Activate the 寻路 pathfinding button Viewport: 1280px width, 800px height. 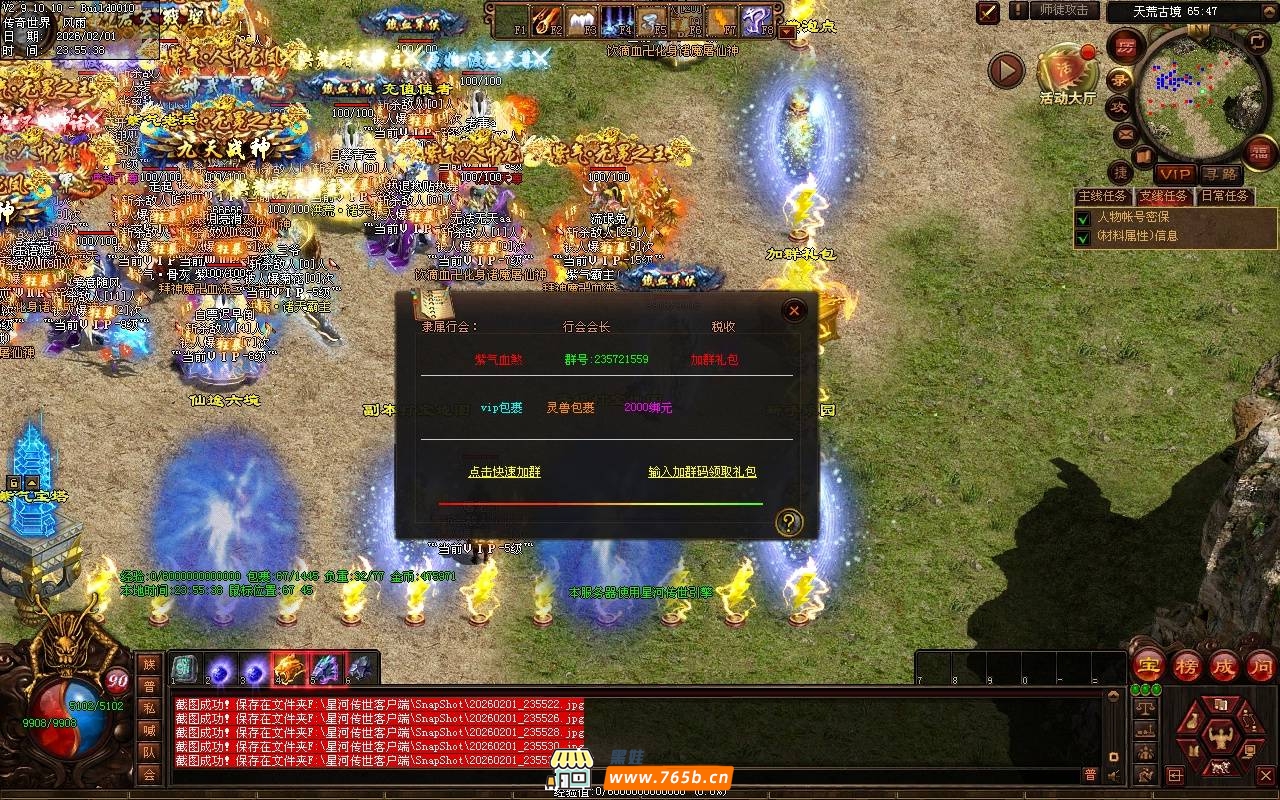coord(1219,174)
